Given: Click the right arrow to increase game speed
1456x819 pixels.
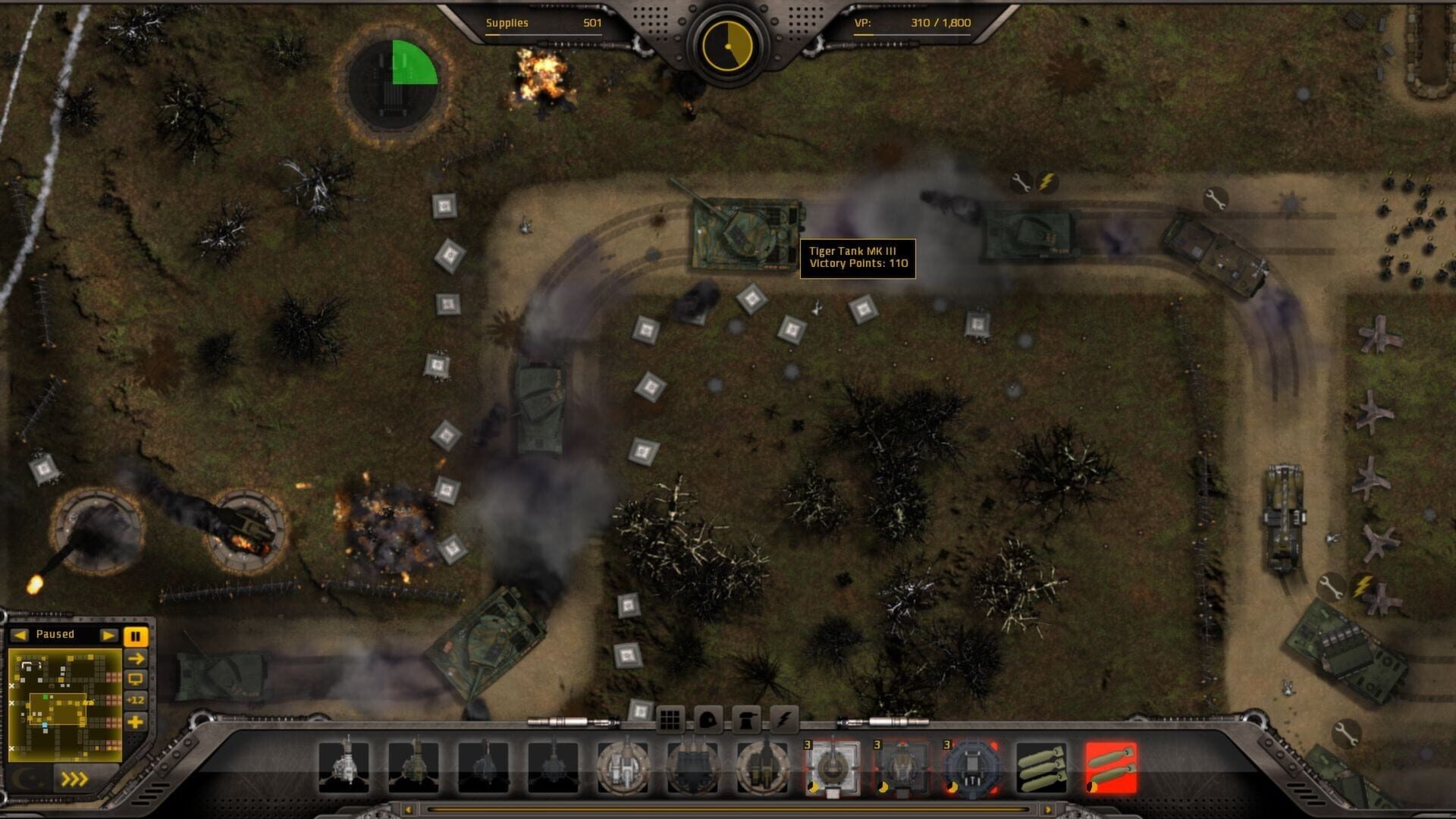Looking at the screenshot, I should (109, 635).
